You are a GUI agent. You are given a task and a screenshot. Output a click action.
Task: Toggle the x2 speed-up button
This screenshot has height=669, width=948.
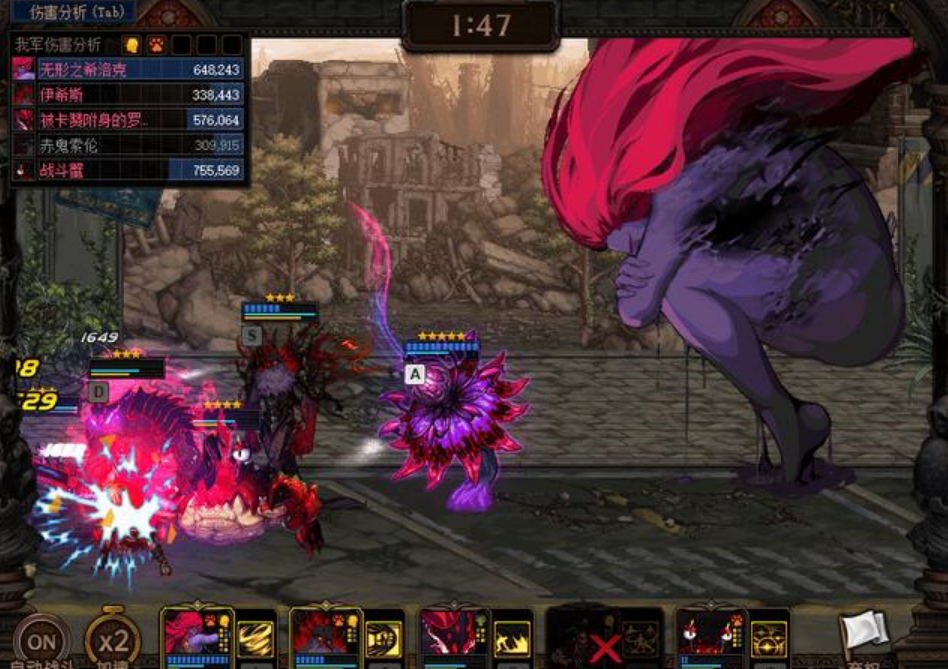coord(112,640)
